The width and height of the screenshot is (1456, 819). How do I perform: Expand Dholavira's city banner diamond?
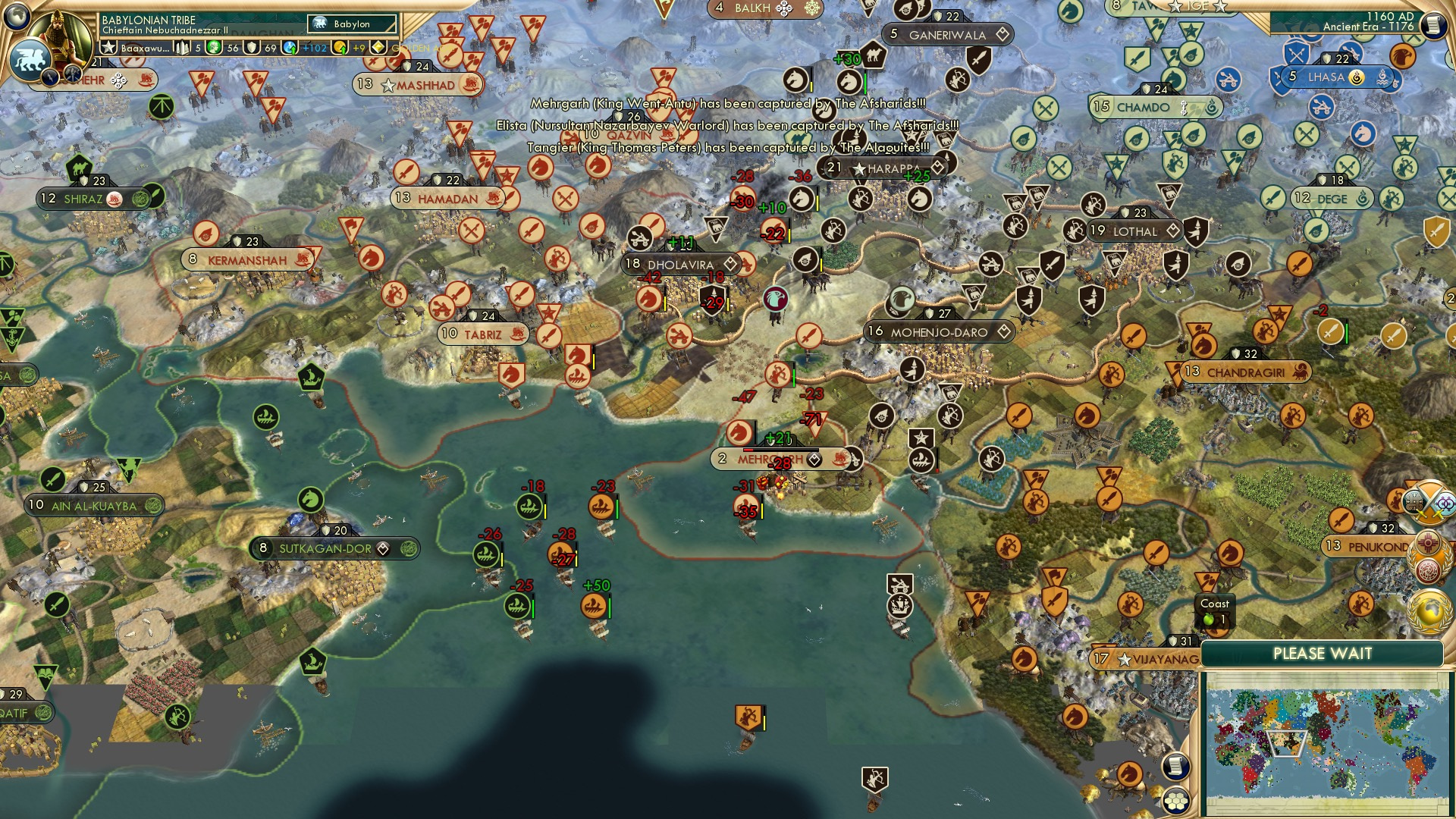coord(730,264)
